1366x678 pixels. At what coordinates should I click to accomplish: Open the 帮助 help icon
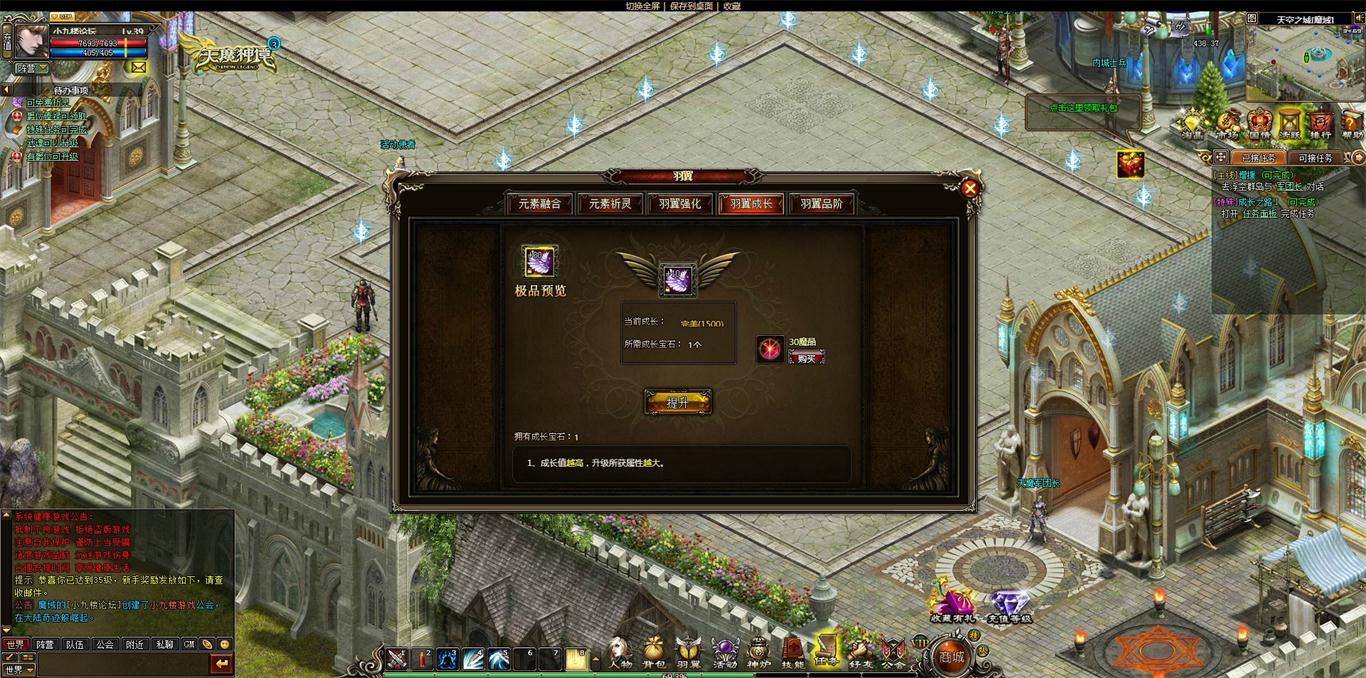point(1352,123)
